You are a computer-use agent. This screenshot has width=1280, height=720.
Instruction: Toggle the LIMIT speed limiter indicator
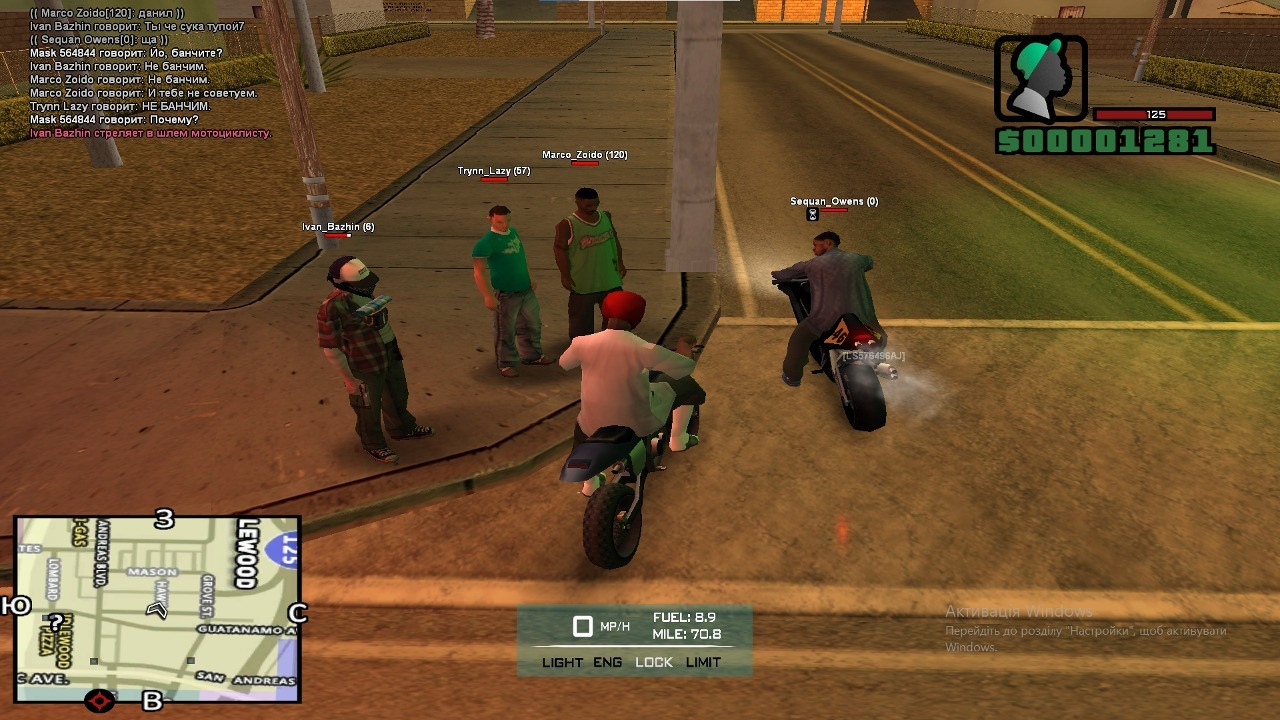pyautogui.click(x=703, y=662)
